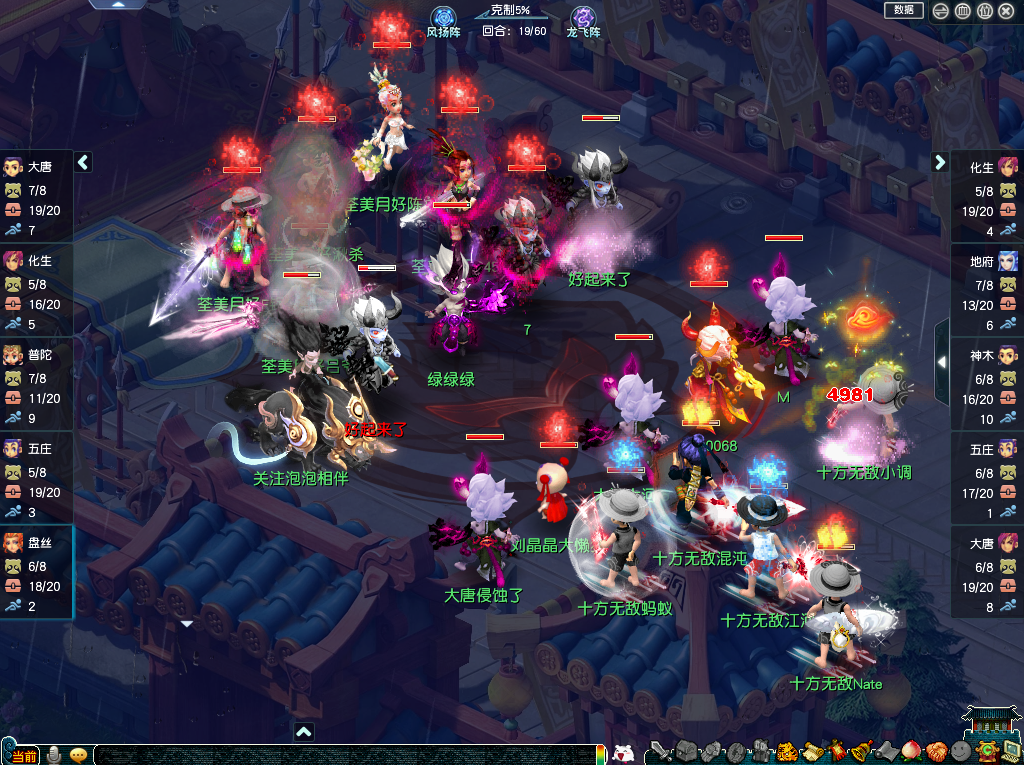This screenshot has width=1024, height=765.
Task: Click the swap arrows round button
Action: (x=941, y=11)
